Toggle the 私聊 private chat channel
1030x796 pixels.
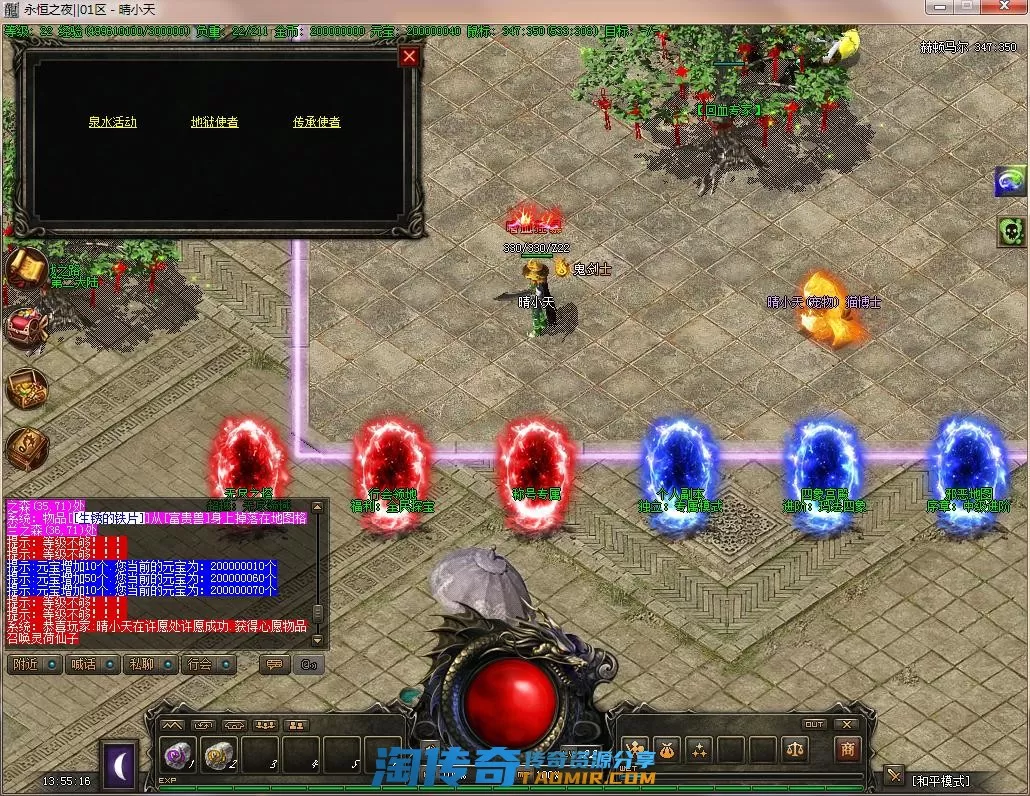tap(150, 664)
